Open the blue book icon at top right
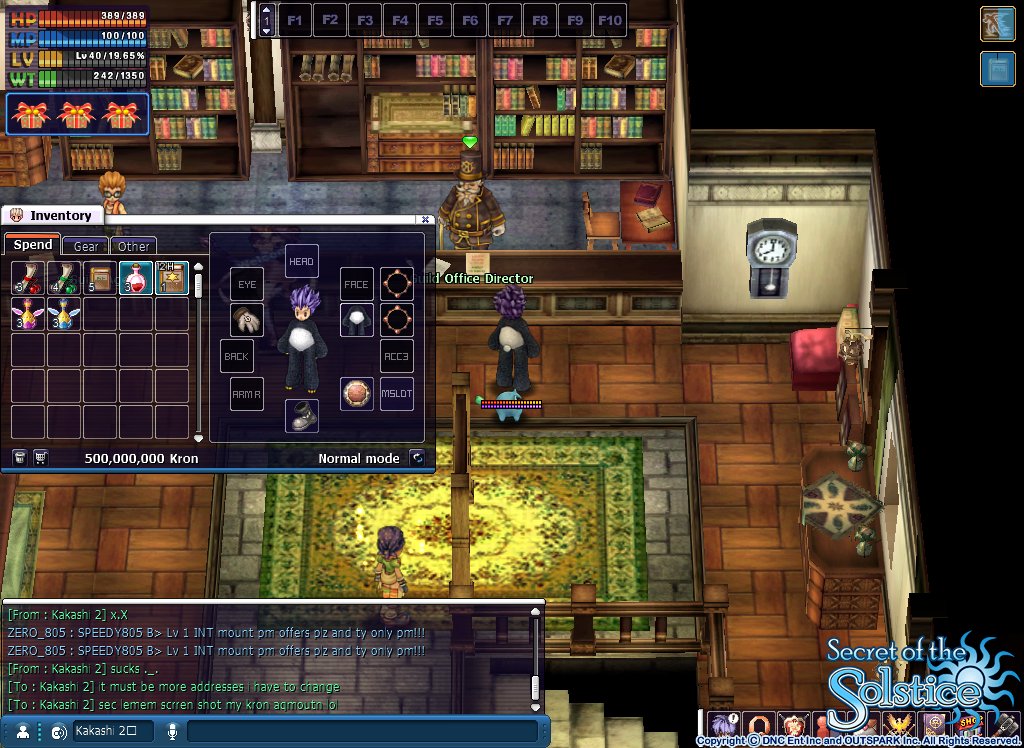Viewport: 1024px width, 748px height. (998, 69)
